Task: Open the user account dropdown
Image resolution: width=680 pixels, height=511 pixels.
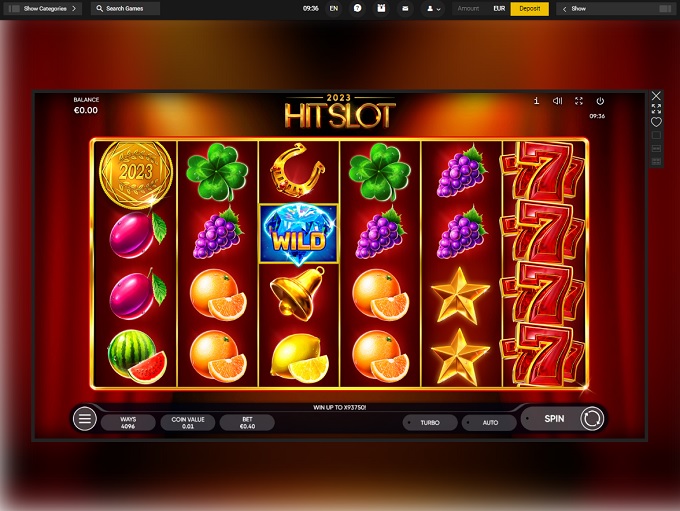Action: [433, 8]
